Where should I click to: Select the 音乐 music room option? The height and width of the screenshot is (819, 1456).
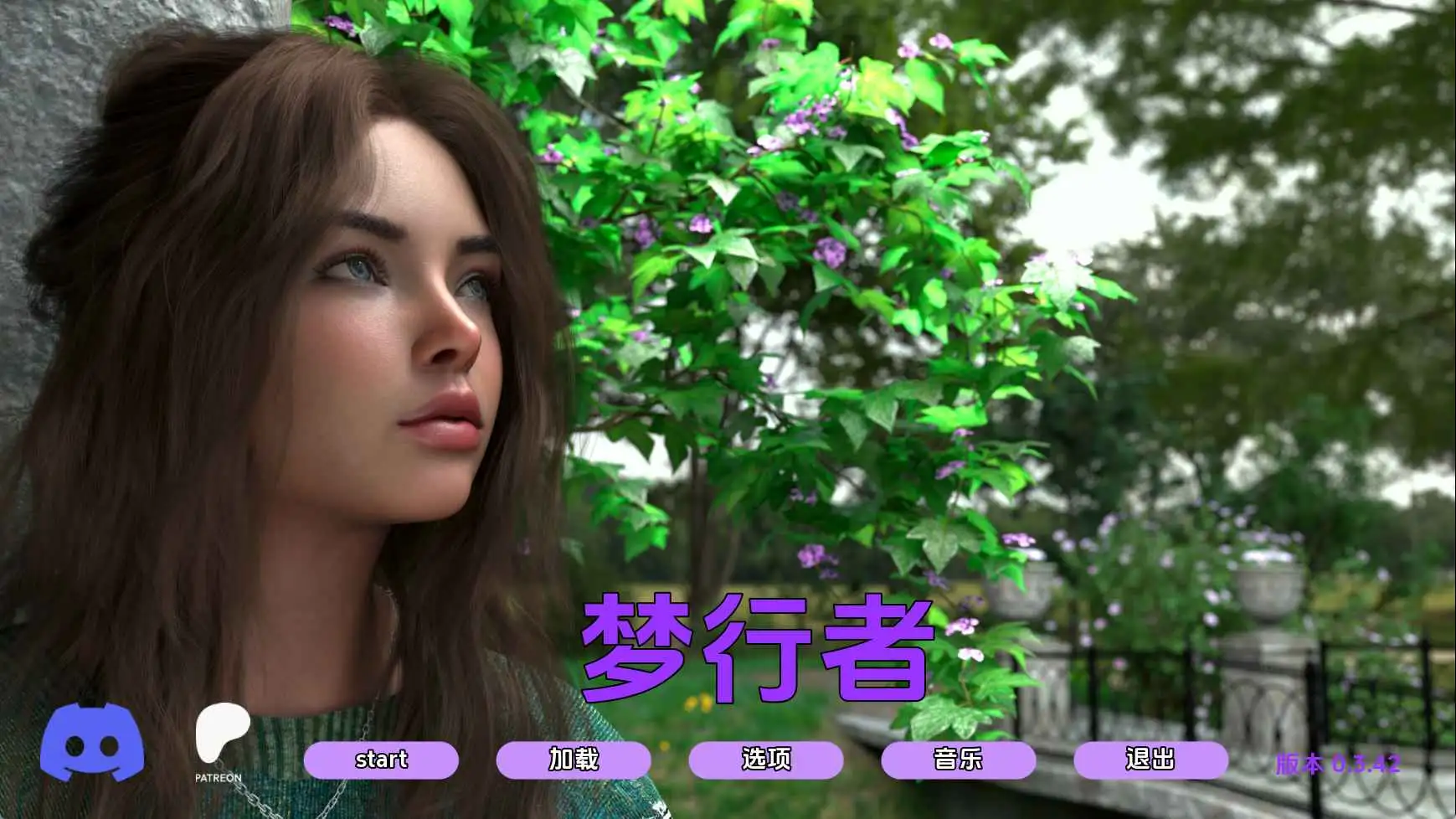click(960, 760)
